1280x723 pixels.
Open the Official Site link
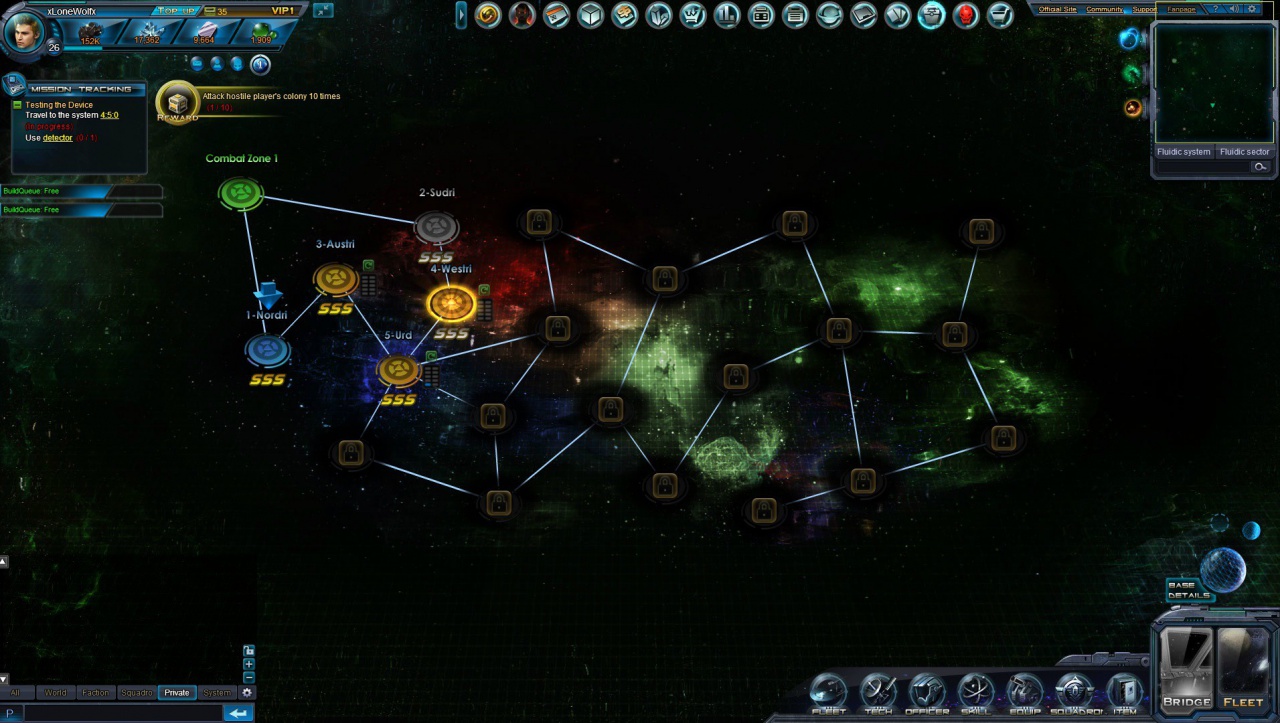[x=1057, y=9]
